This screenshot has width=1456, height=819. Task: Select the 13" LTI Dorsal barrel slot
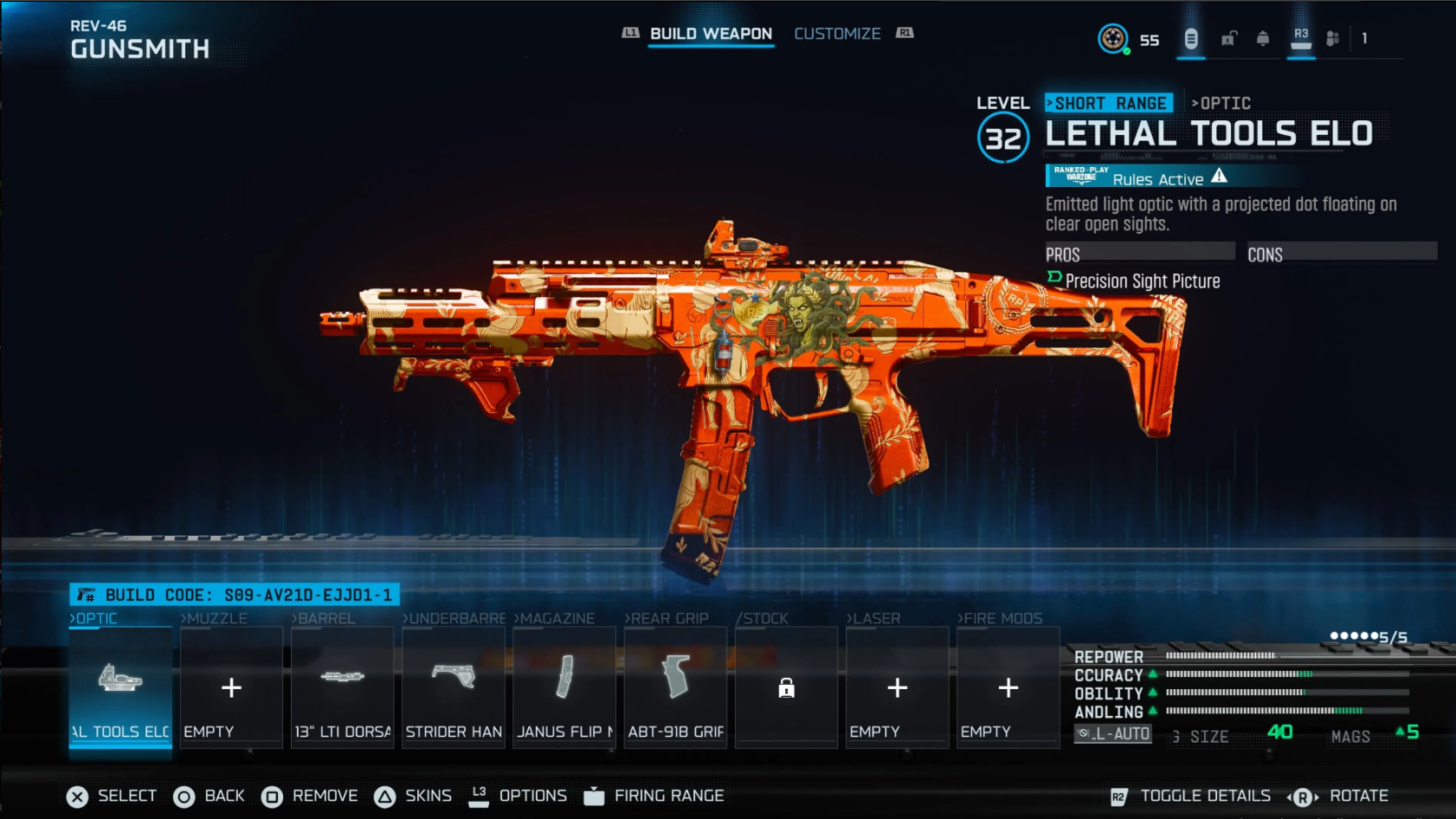(342, 688)
